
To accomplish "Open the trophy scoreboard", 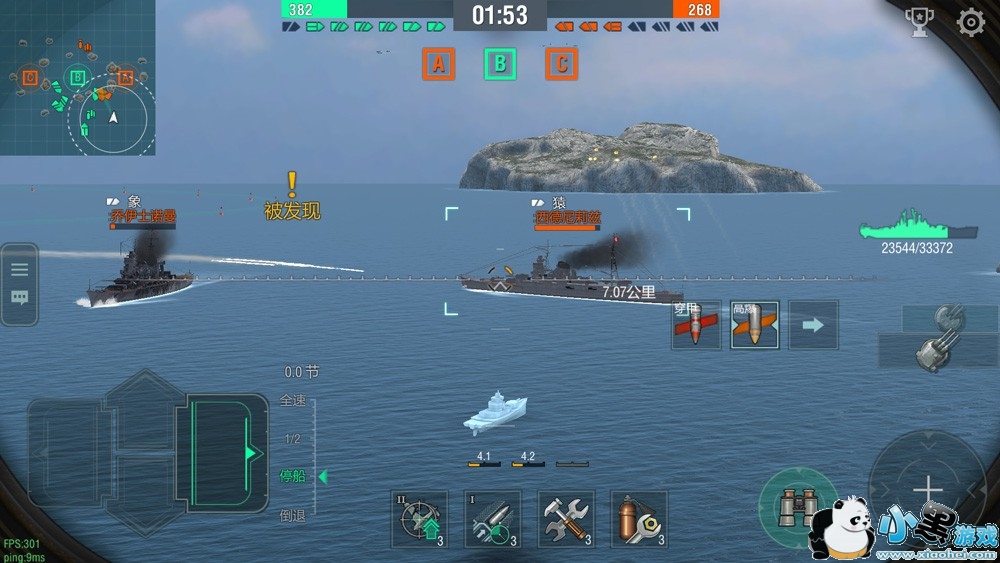I will click(x=919, y=23).
